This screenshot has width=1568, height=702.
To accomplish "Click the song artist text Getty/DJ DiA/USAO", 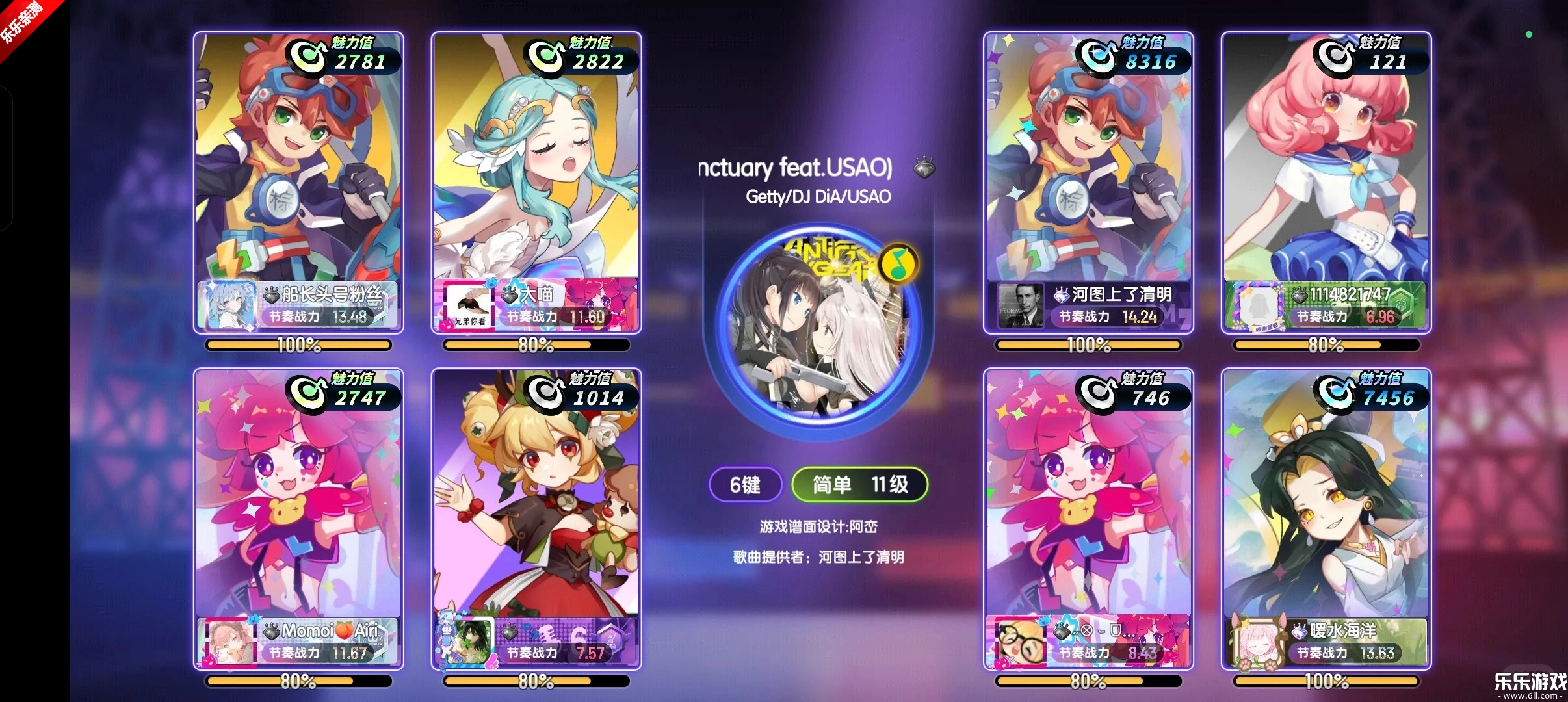I will click(x=820, y=196).
